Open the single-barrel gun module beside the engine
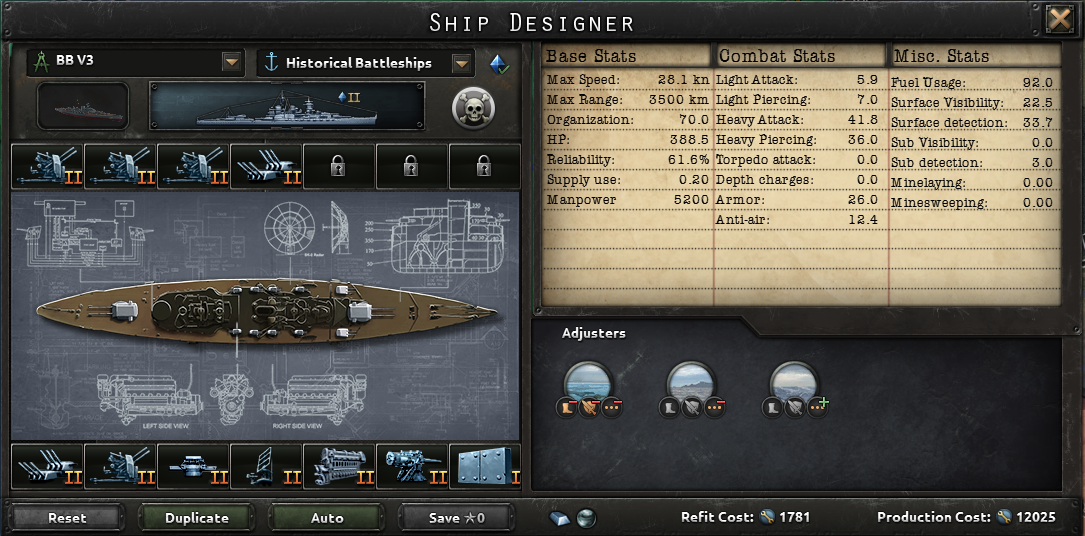 pyautogui.click(x=412, y=466)
